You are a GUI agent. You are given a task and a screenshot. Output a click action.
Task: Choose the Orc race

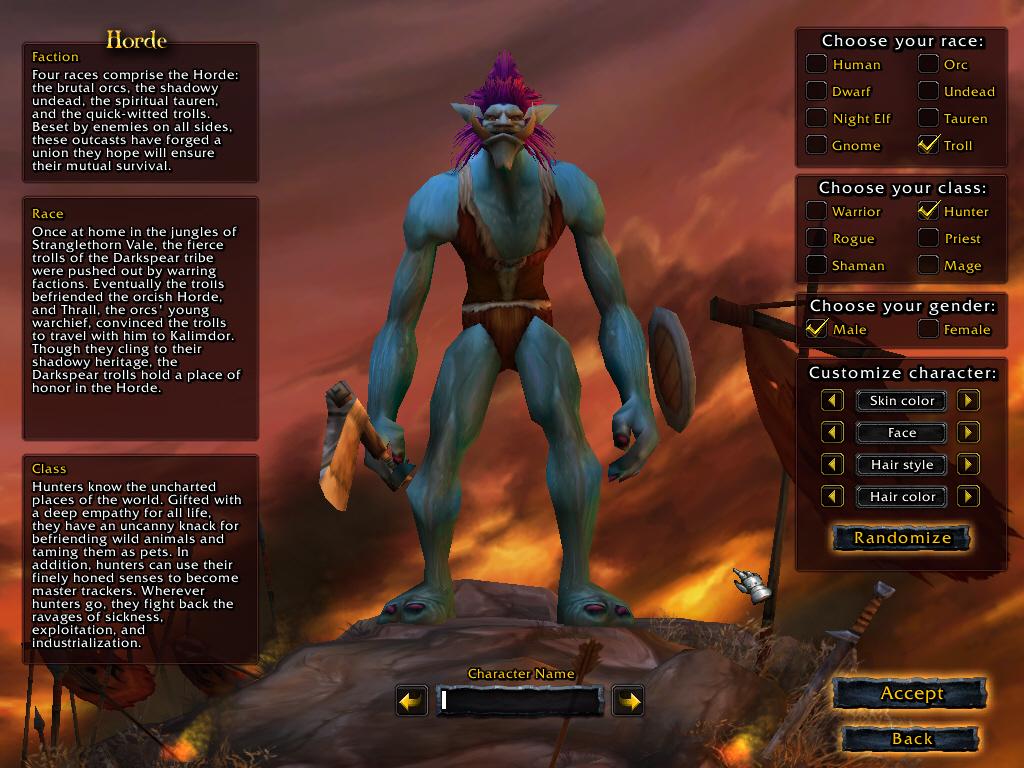pos(929,64)
